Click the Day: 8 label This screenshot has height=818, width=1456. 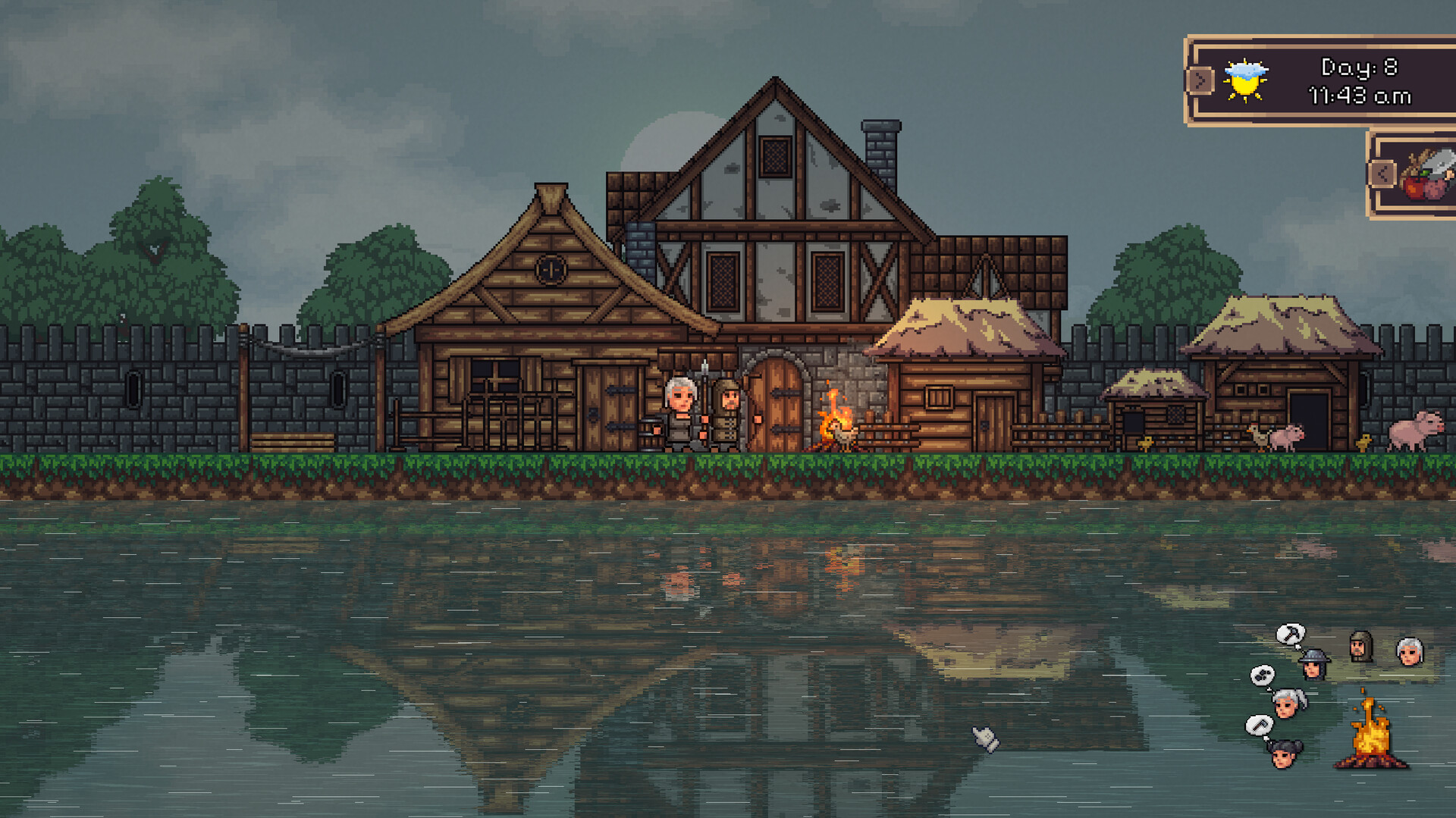[1360, 69]
